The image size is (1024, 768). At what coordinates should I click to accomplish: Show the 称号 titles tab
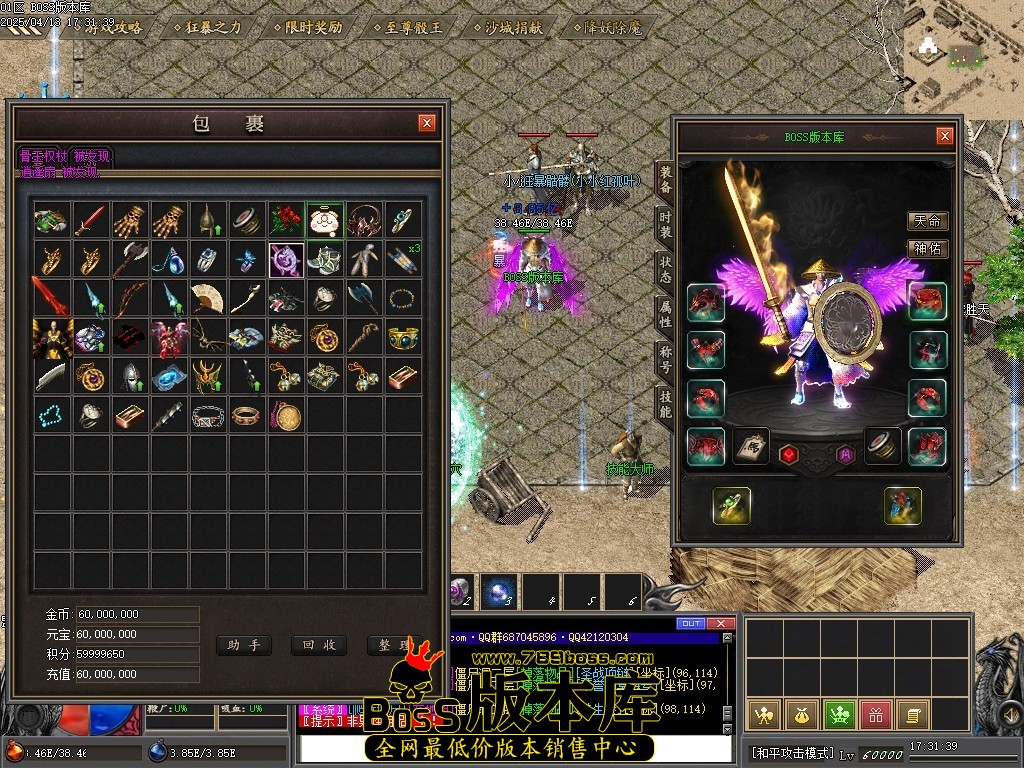(665, 358)
